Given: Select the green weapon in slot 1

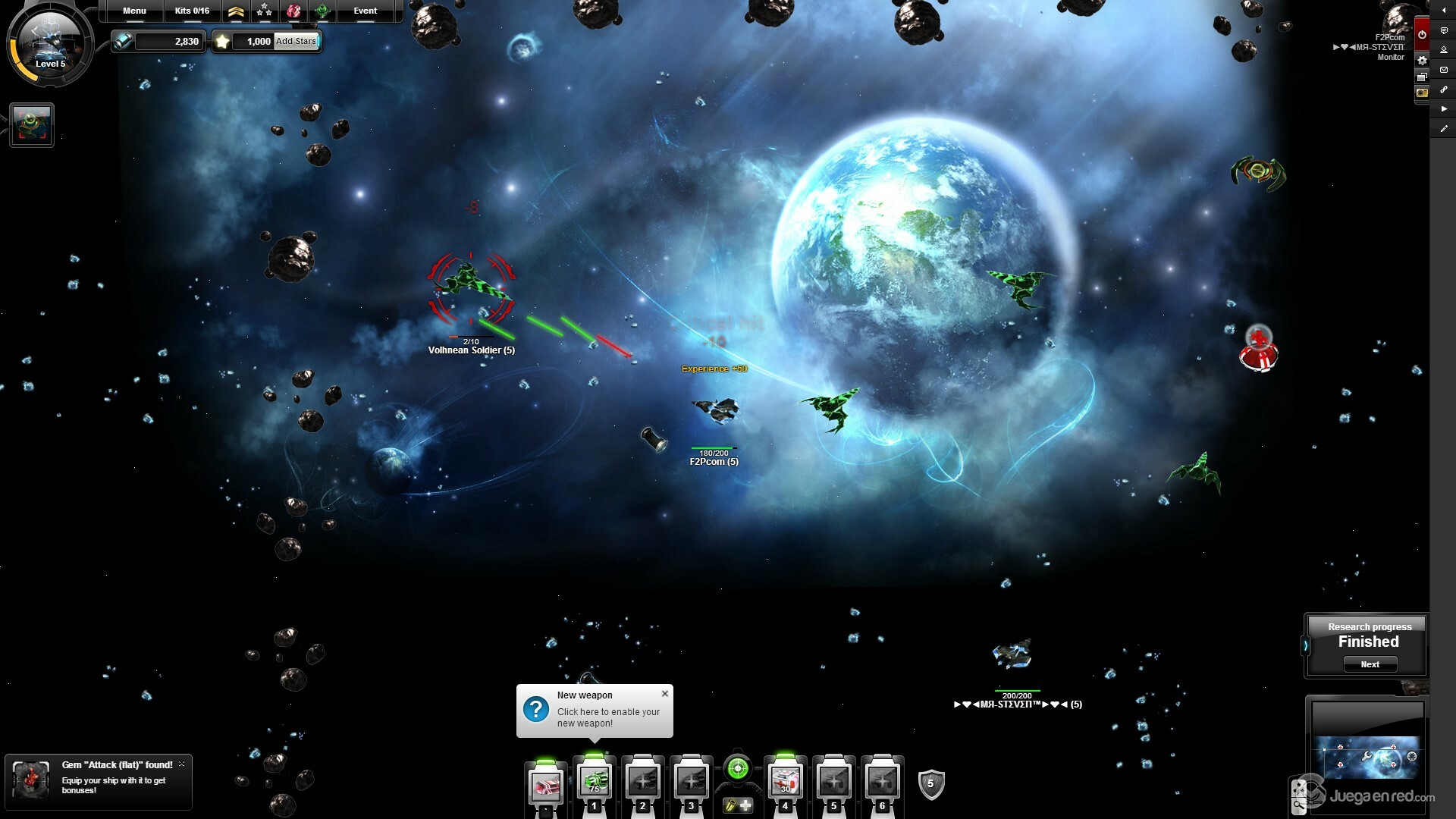Looking at the screenshot, I should [594, 781].
